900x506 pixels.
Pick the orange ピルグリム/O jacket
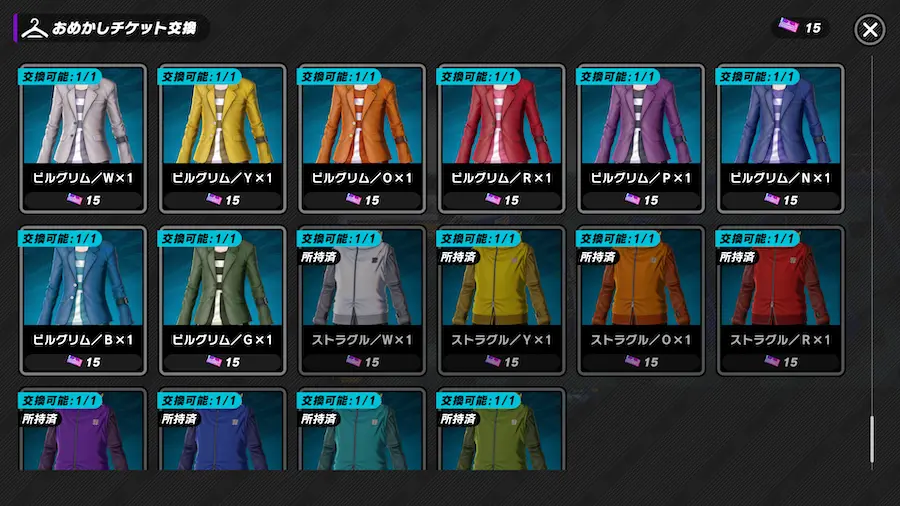[363, 138]
